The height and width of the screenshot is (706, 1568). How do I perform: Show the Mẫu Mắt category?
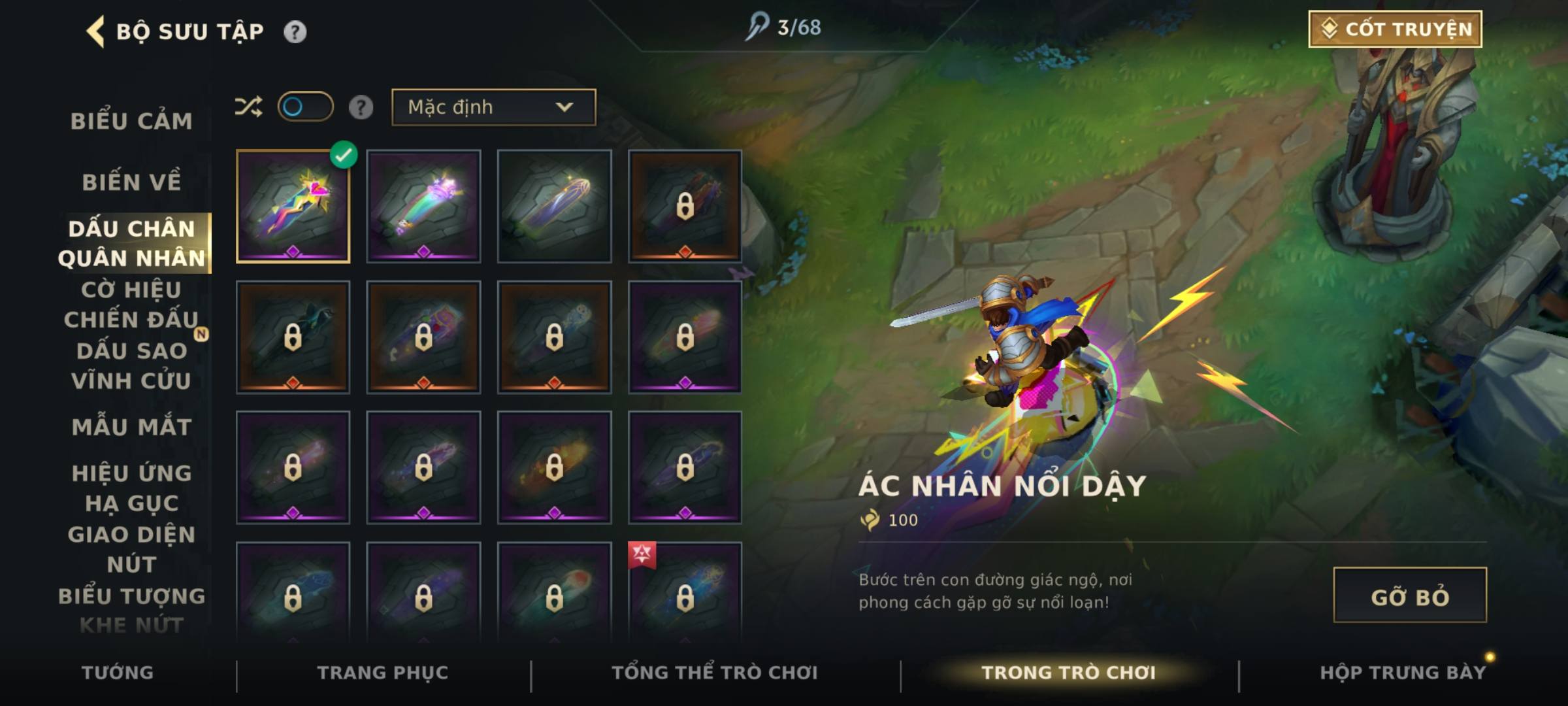(x=131, y=428)
